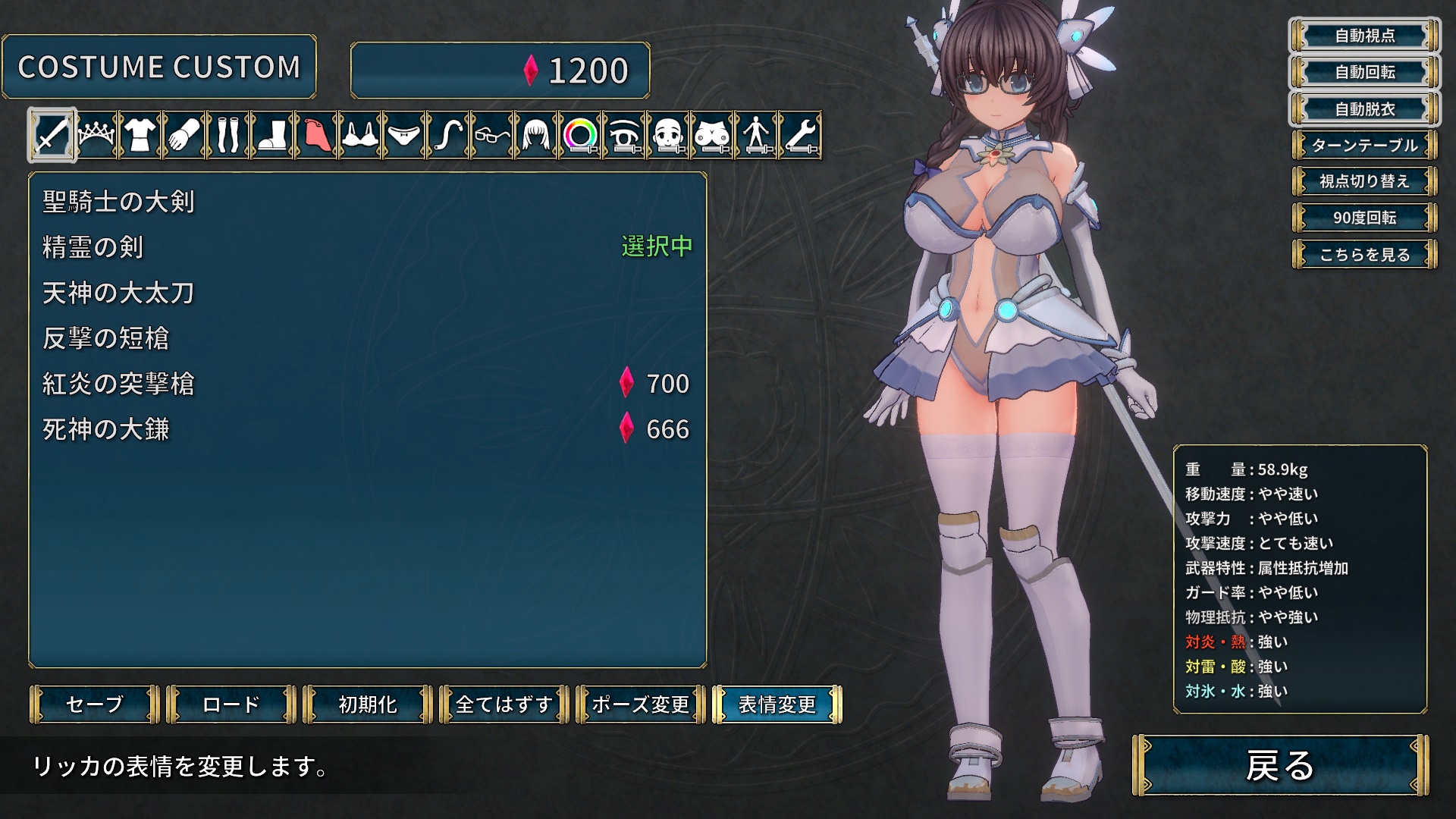
Task: Reset the costume with 初期化
Action: (368, 704)
